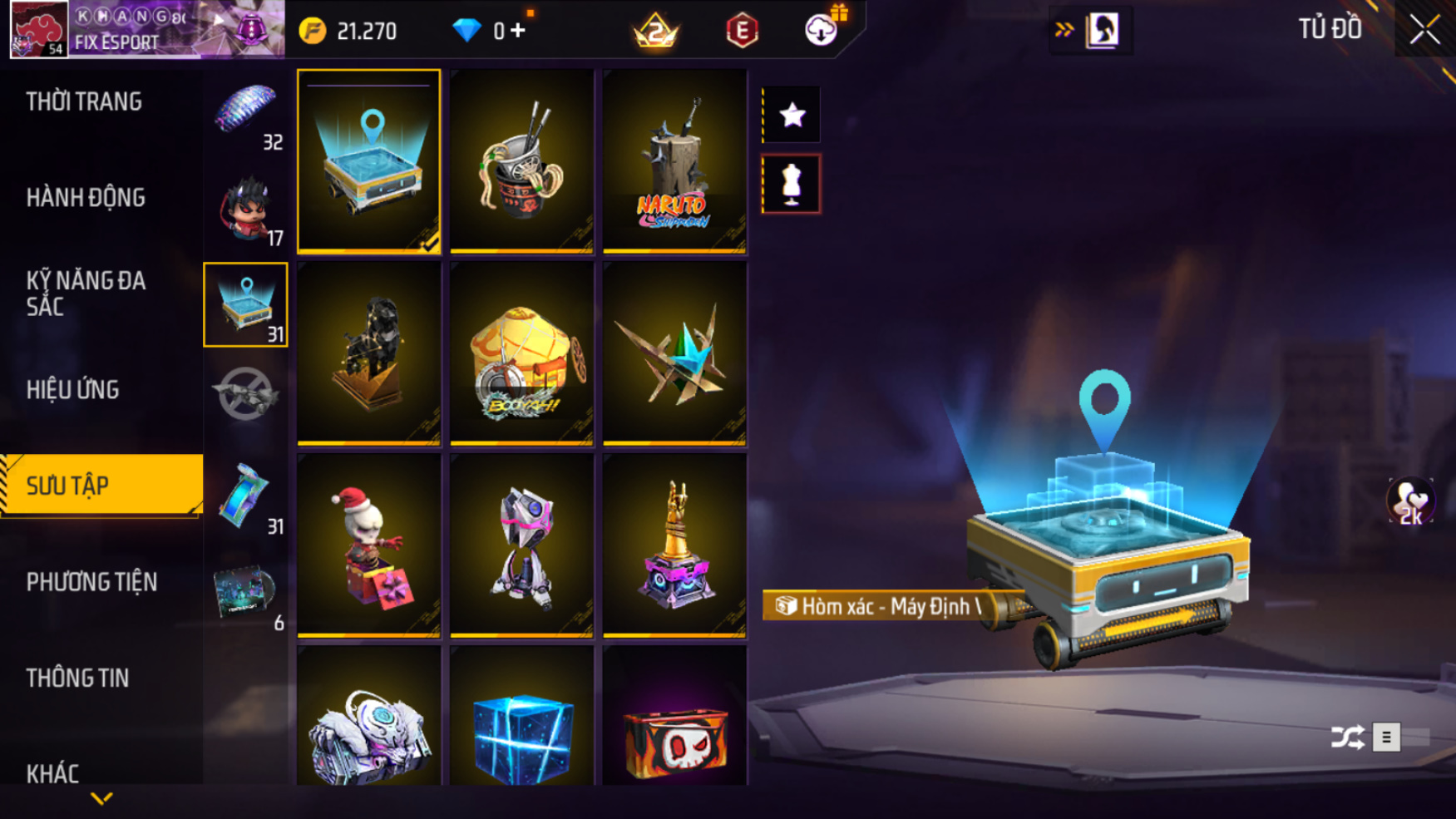Select the Booyah yurt loot box
The width and height of the screenshot is (1456, 819).
tap(521, 354)
